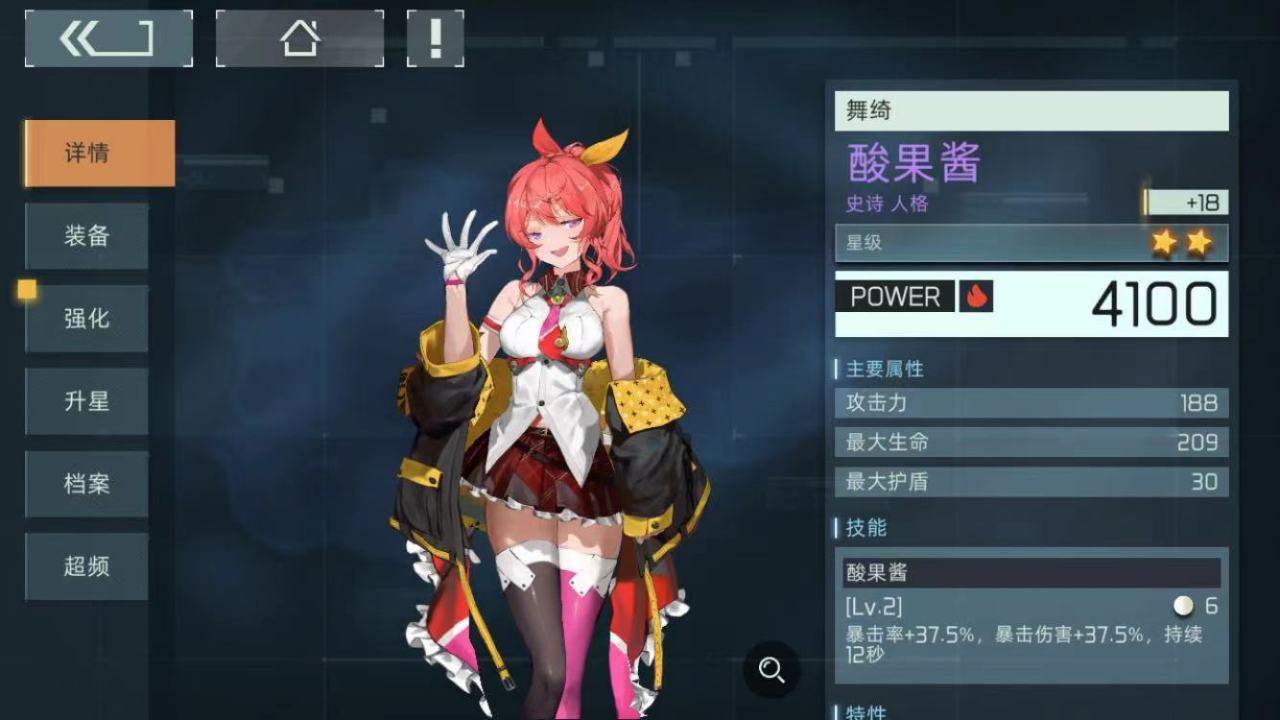The width and height of the screenshot is (1280, 720).
Task: Select the 升星 tab
Action: pyautogui.click(x=87, y=401)
